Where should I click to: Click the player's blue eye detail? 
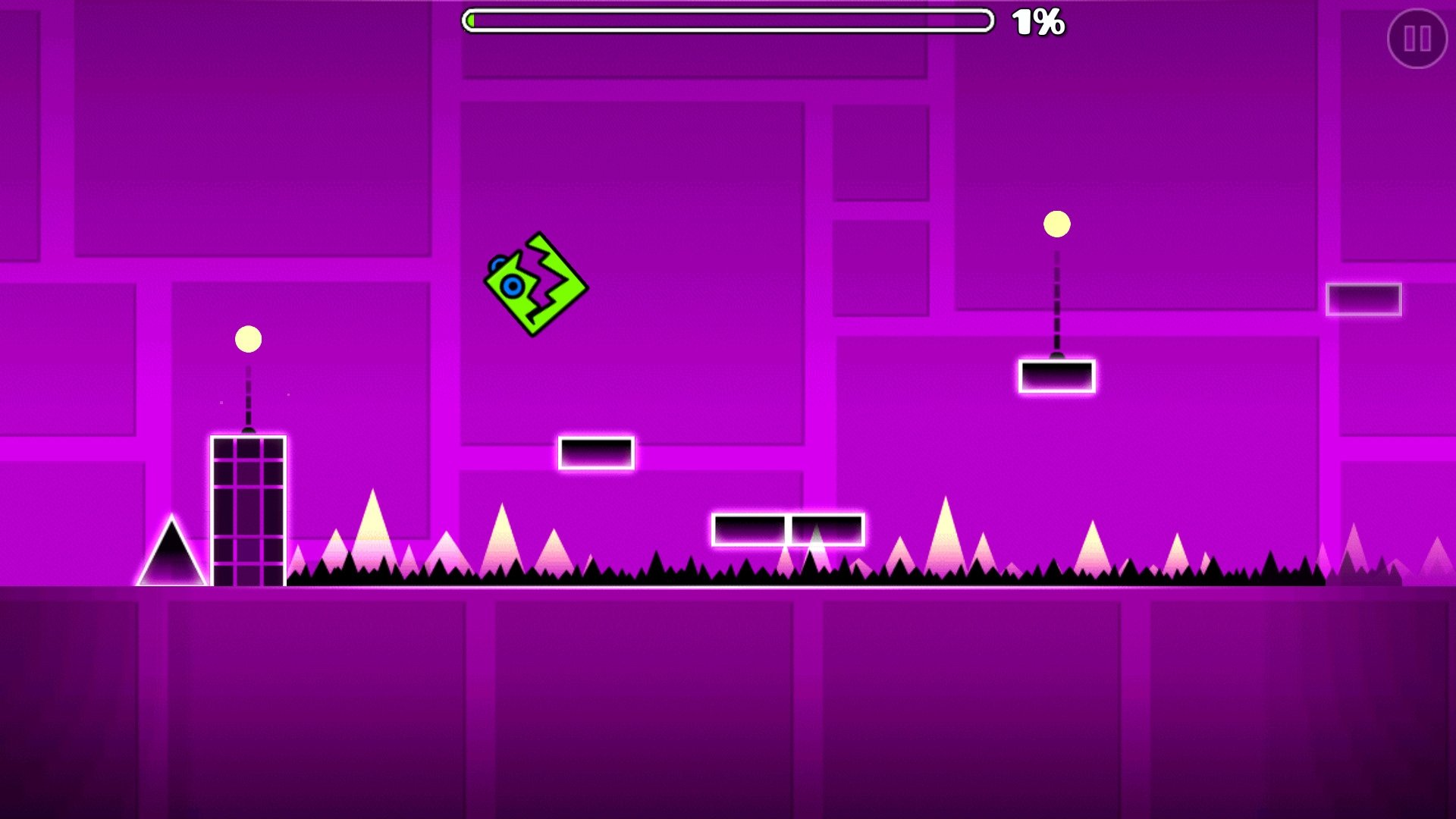click(510, 286)
